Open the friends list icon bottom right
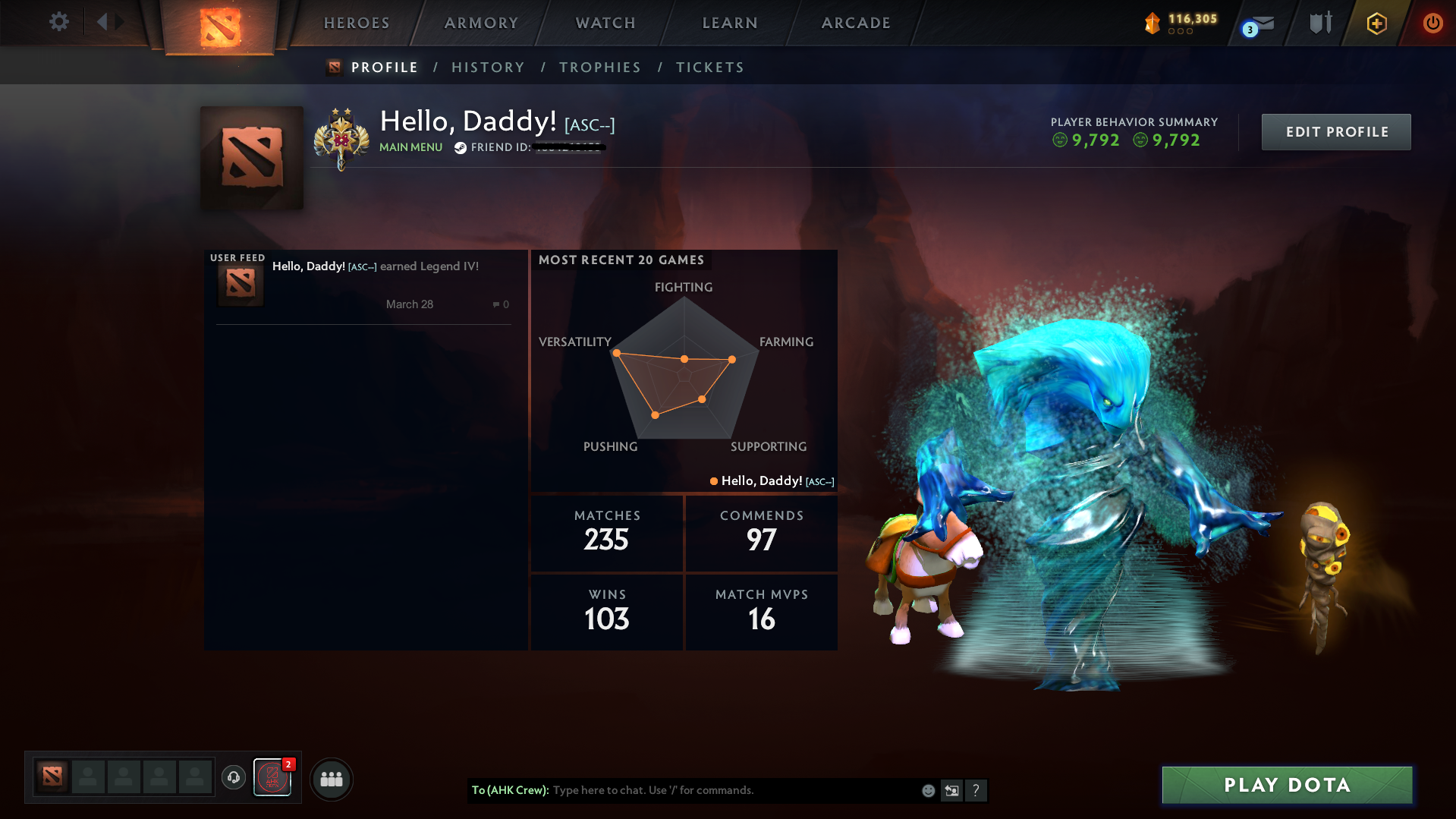 pyautogui.click(x=332, y=779)
